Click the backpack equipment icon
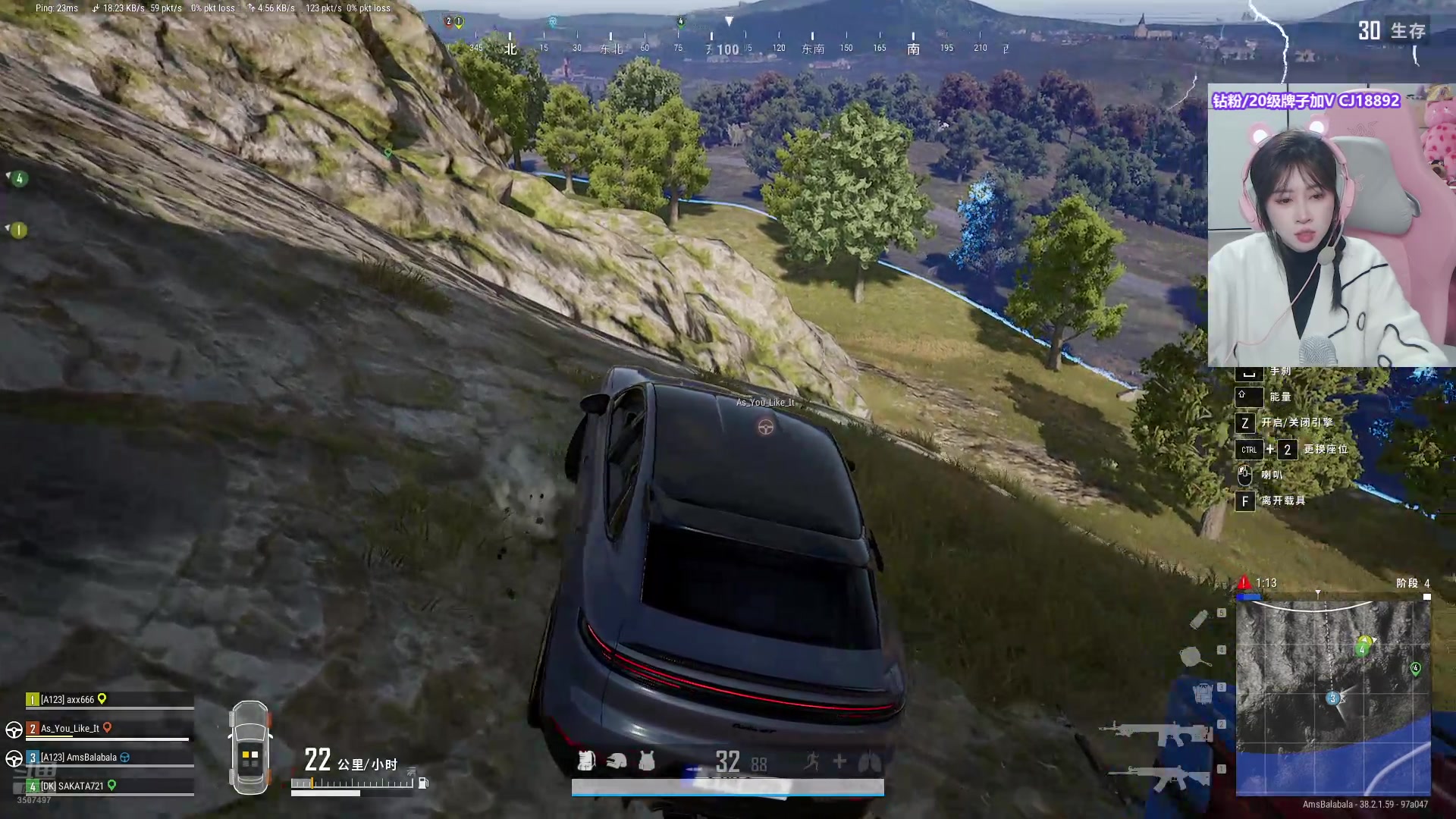1456x819 pixels. [x=585, y=760]
